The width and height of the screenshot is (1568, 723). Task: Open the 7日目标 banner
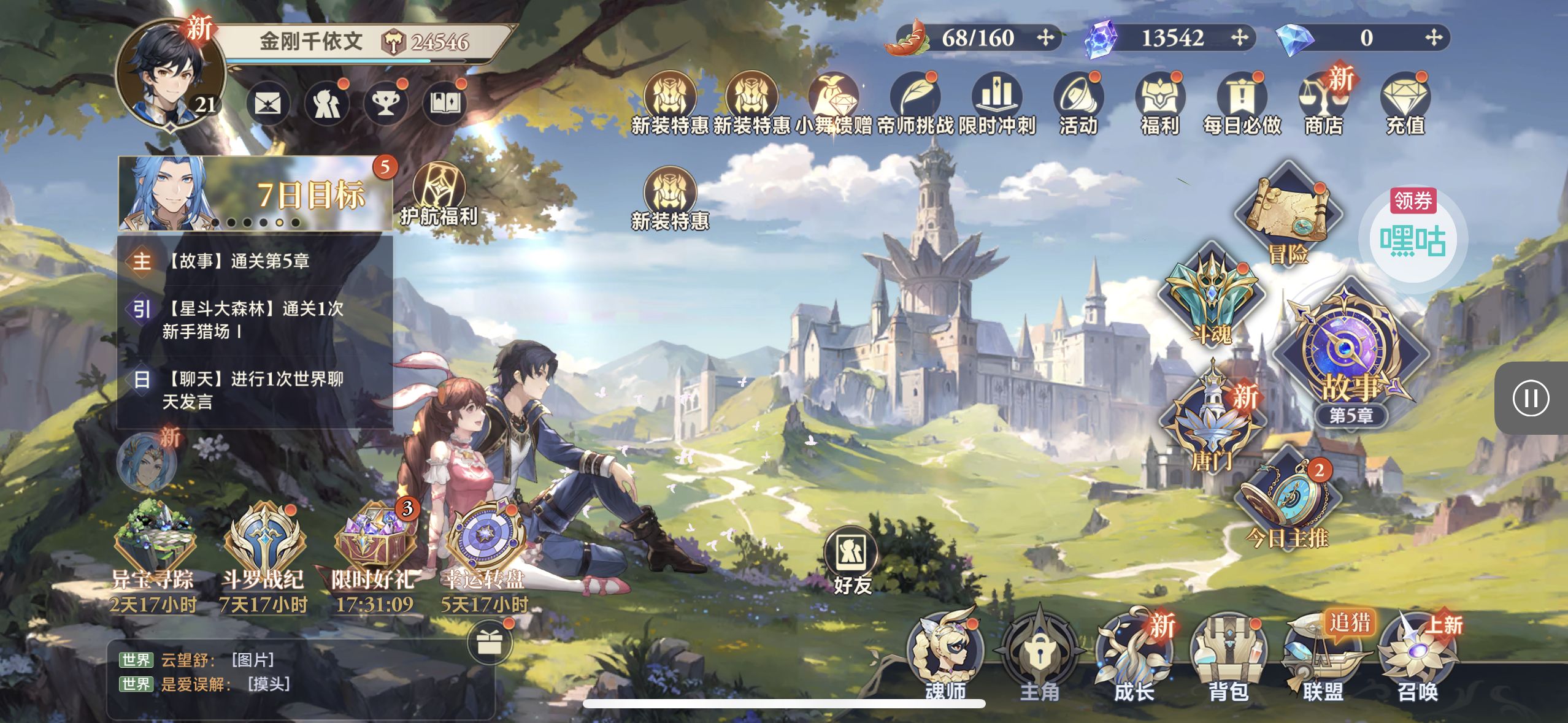tap(256, 194)
